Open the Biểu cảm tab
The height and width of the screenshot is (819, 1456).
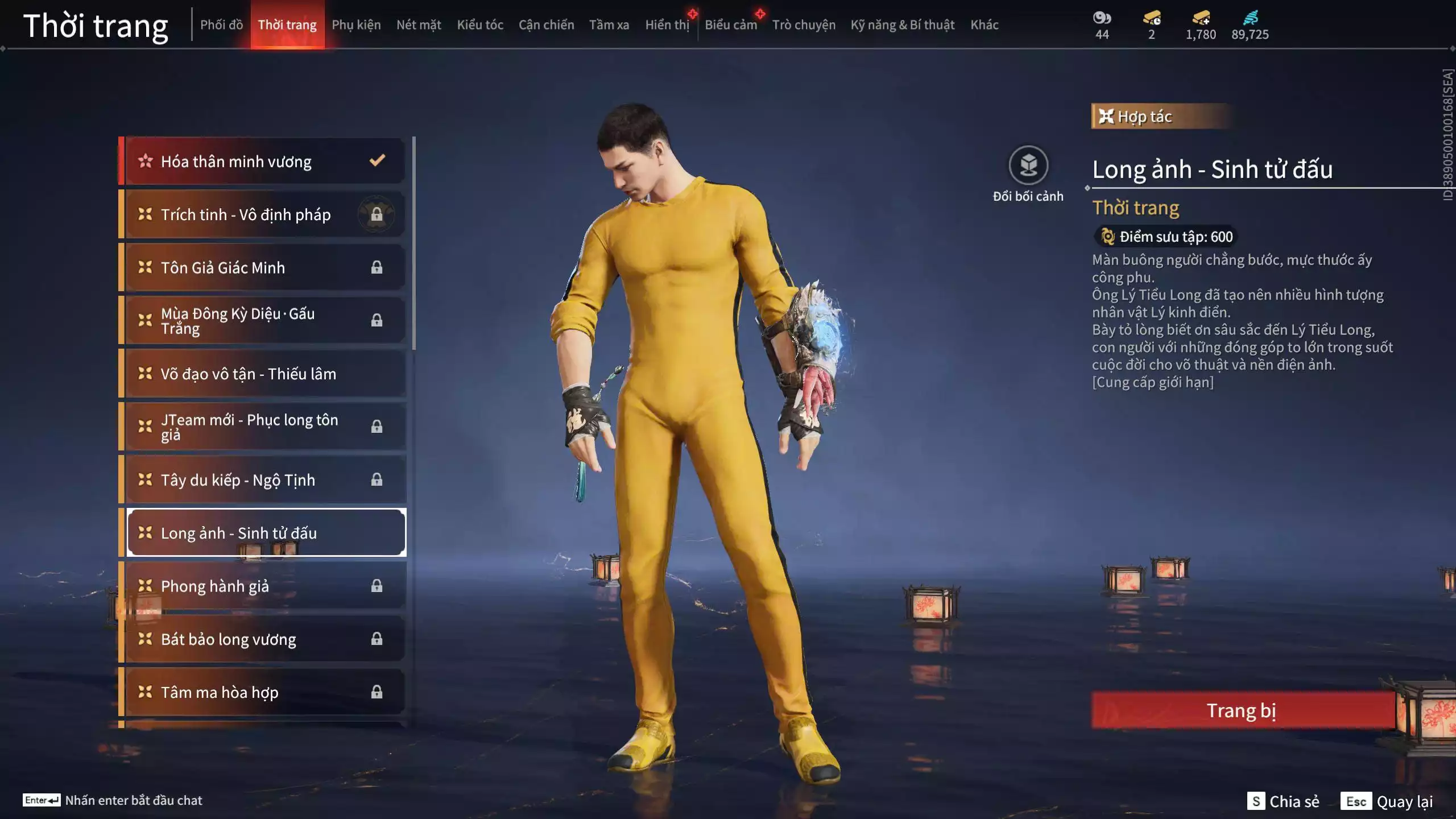click(x=731, y=25)
